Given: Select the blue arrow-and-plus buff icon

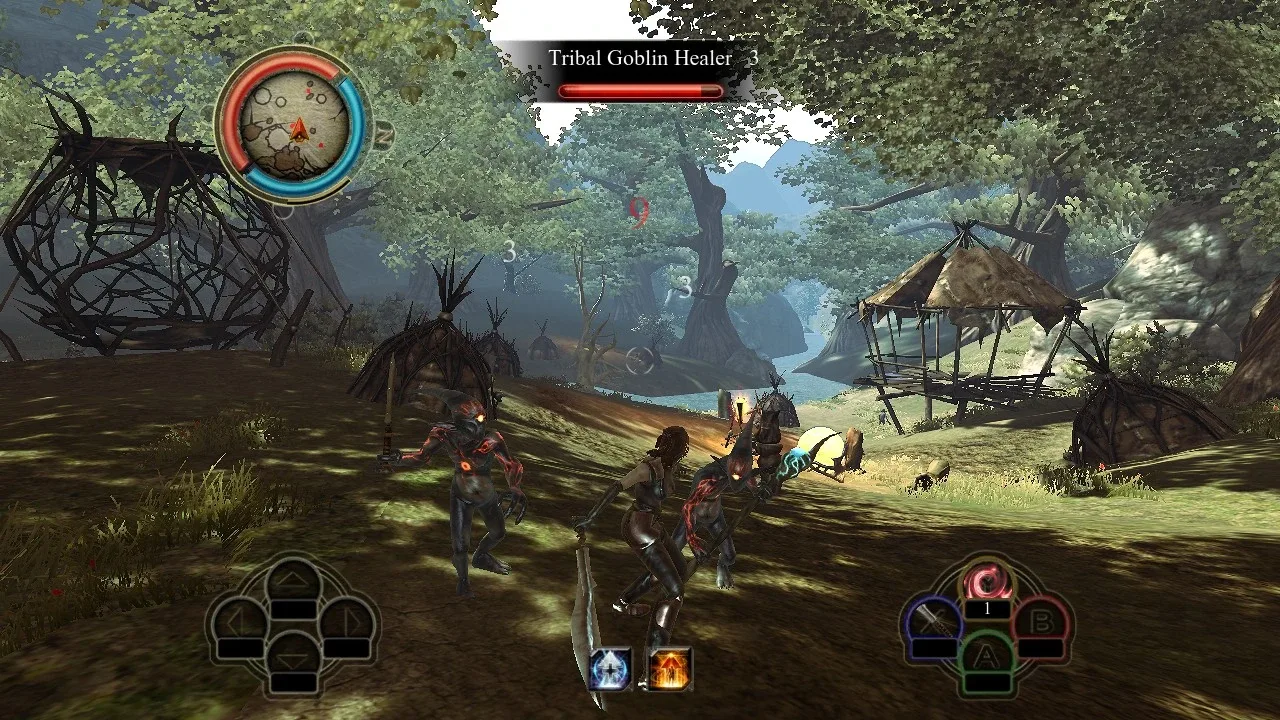Looking at the screenshot, I should point(609,669).
